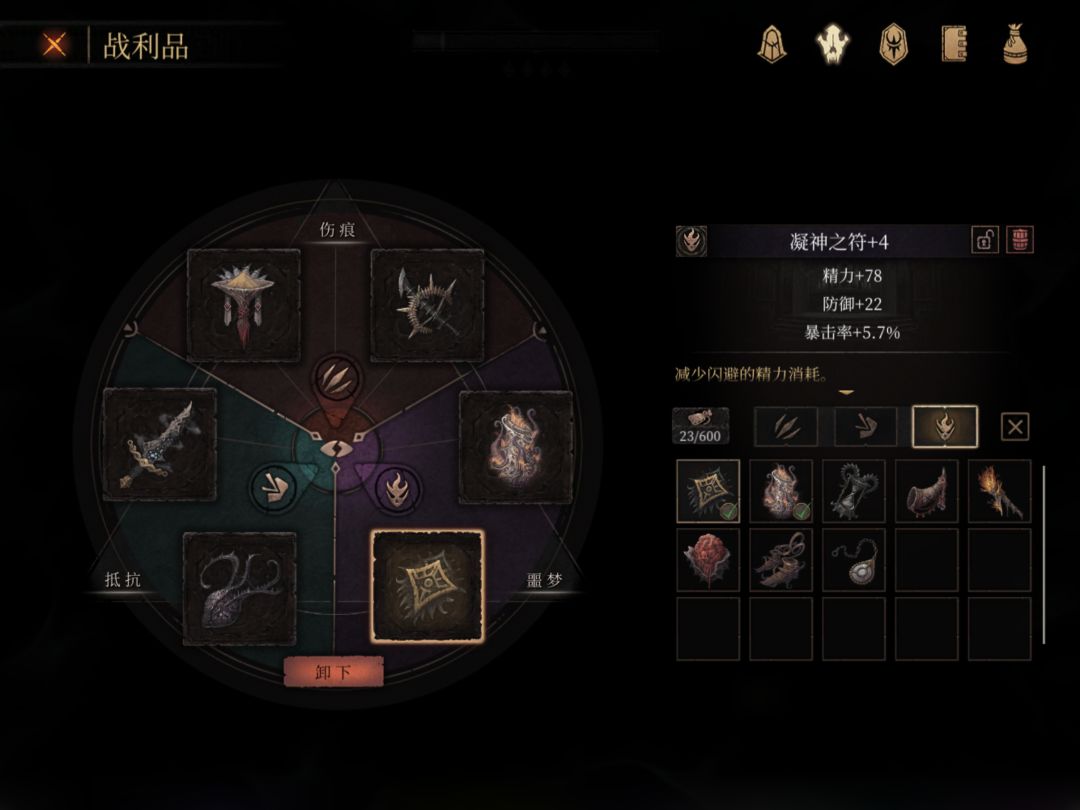Pick the burning torch trophy

[999, 491]
